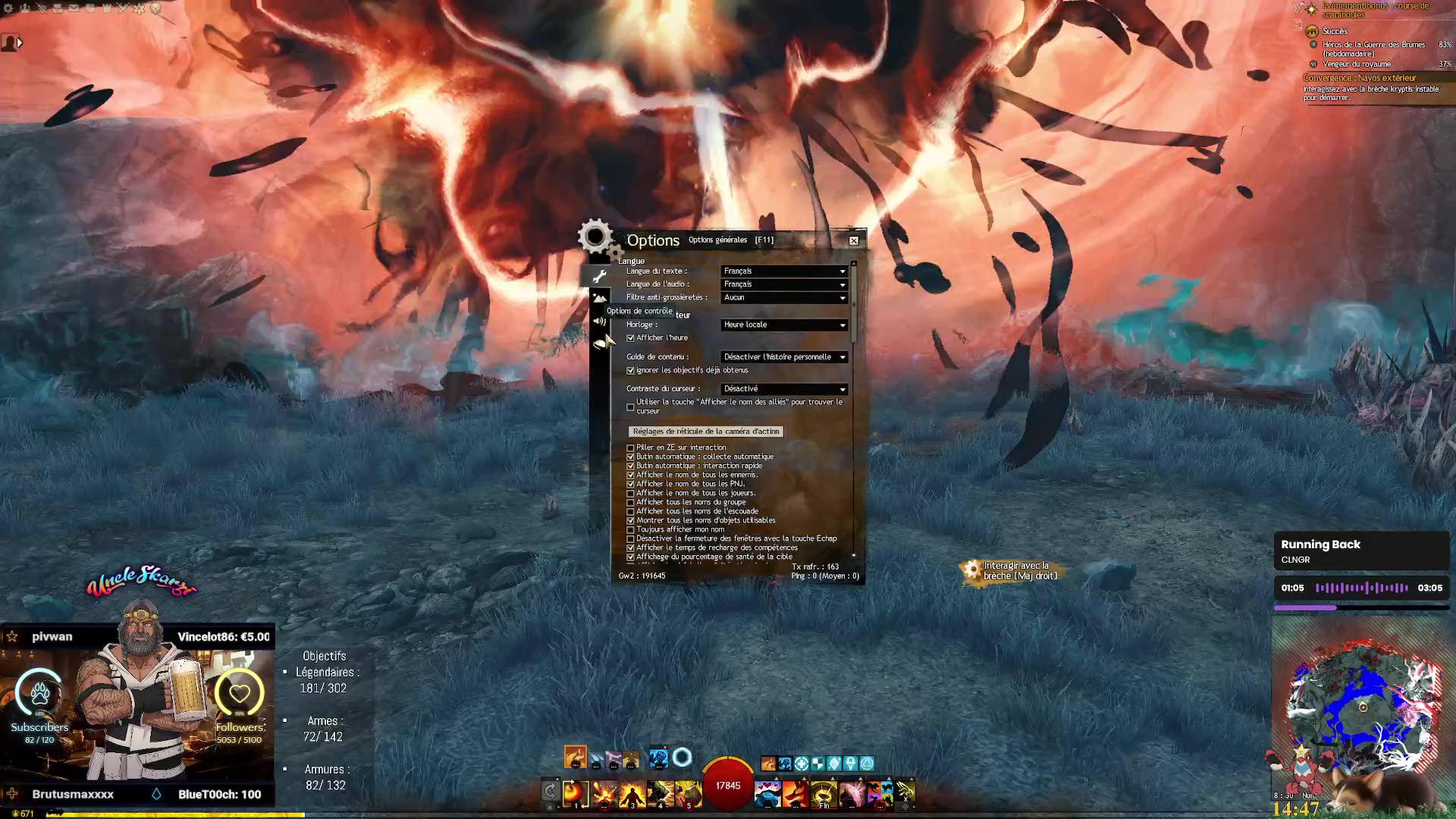Screen dimensions: 1456x819
Task: Open the mail envelope icon
Action: click(74, 8)
